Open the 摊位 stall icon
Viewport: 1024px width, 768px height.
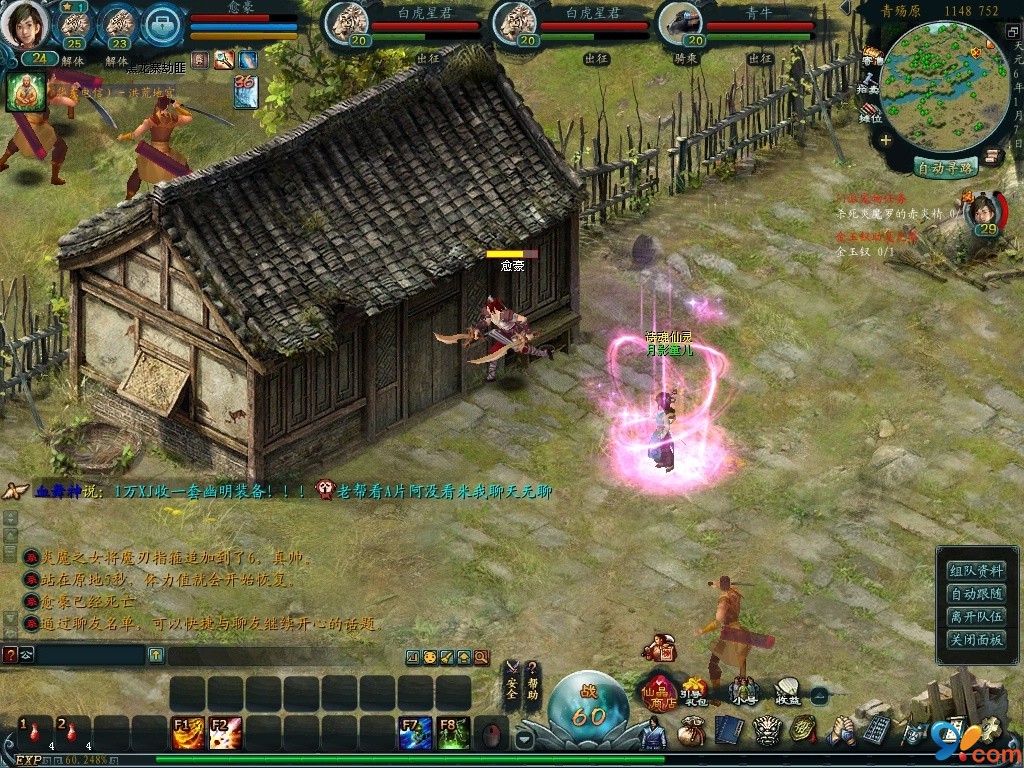(870, 112)
